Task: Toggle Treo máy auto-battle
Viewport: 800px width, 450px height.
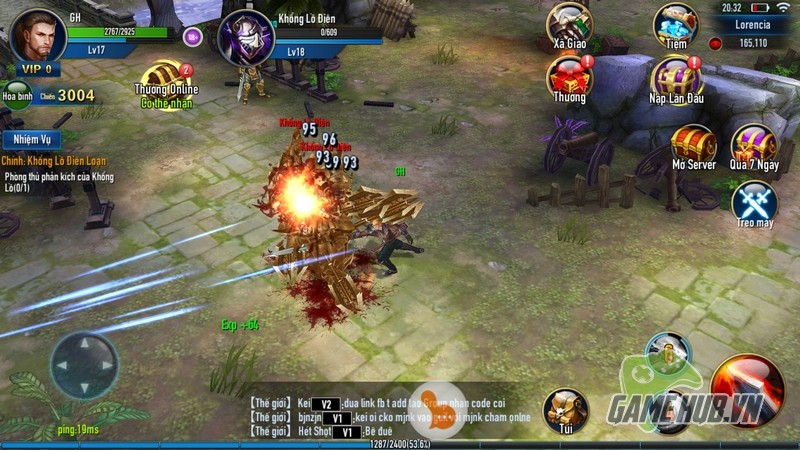Action: point(754,202)
